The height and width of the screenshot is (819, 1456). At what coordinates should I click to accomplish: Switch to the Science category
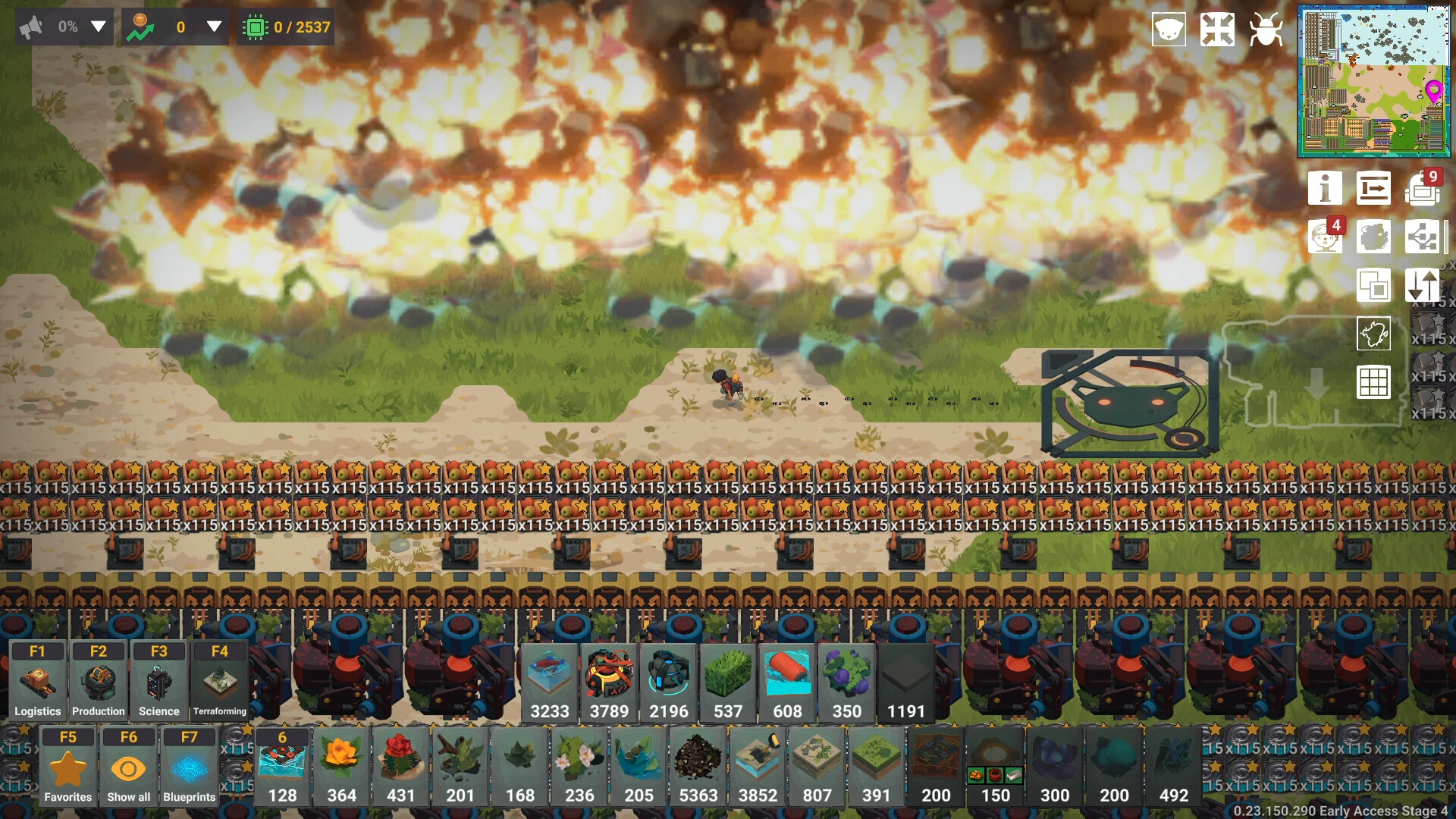158,680
